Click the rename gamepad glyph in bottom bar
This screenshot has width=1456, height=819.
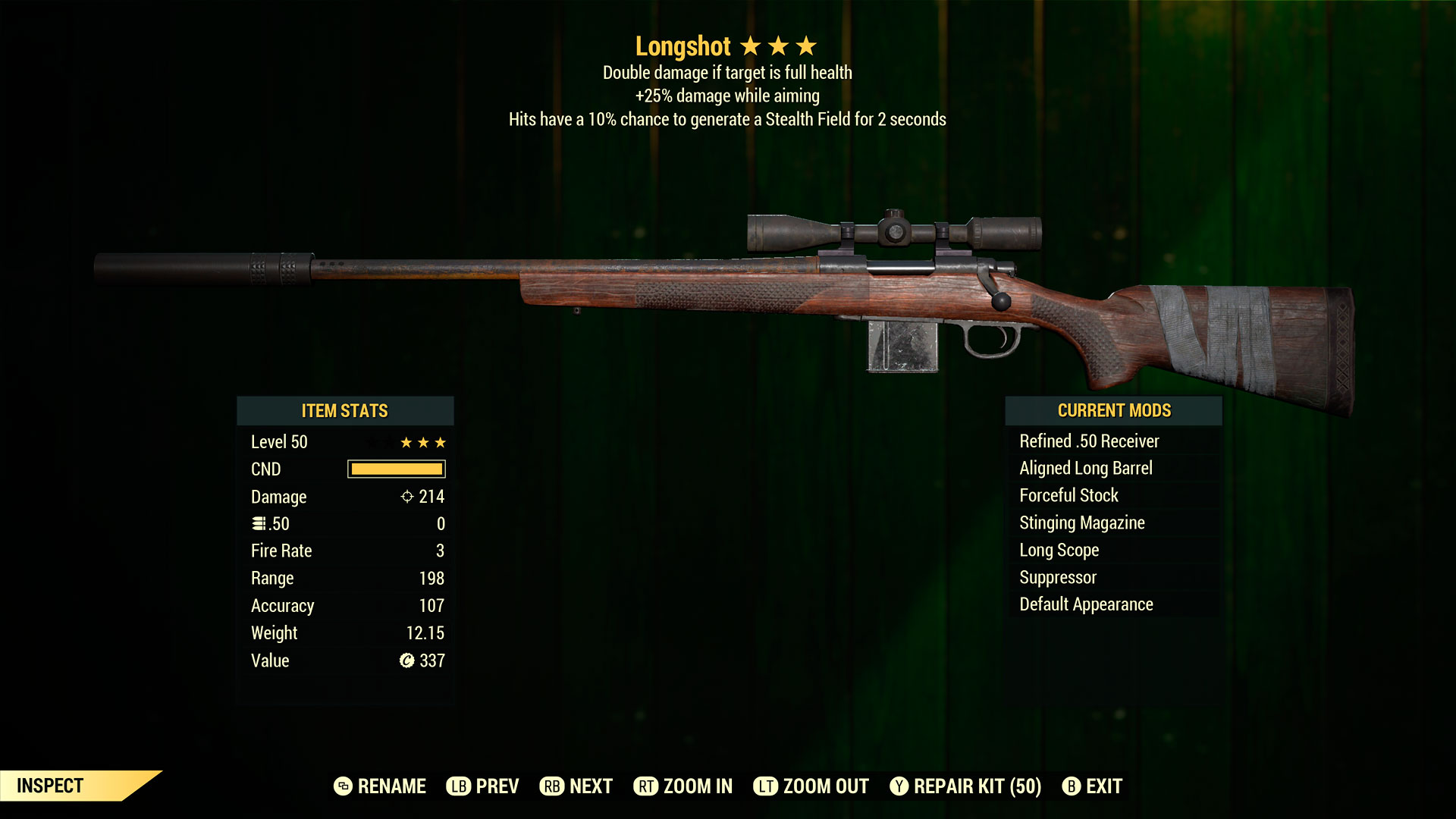(x=343, y=786)
